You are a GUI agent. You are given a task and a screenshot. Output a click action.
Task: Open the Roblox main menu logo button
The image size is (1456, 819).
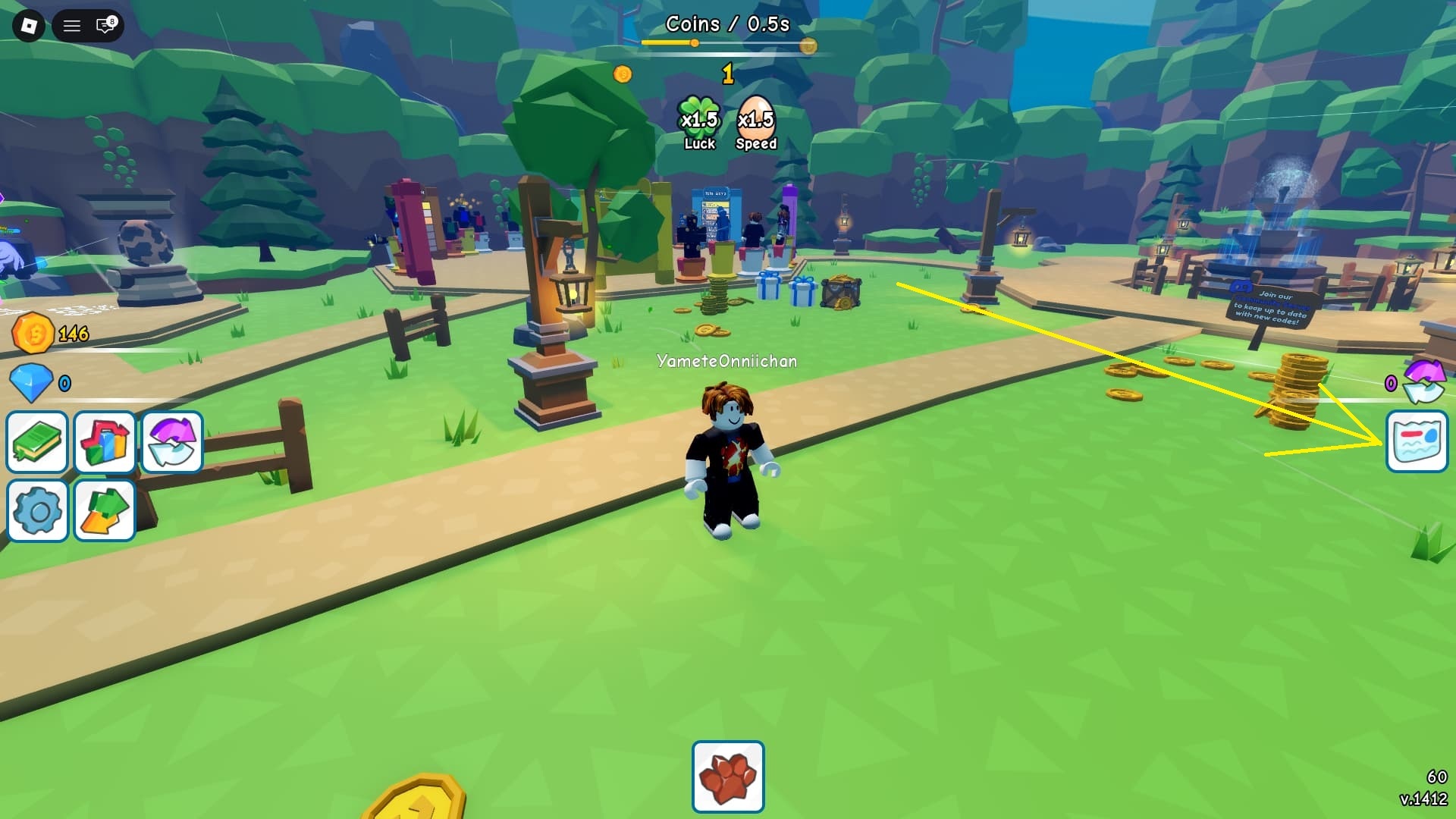coord(29,27)
